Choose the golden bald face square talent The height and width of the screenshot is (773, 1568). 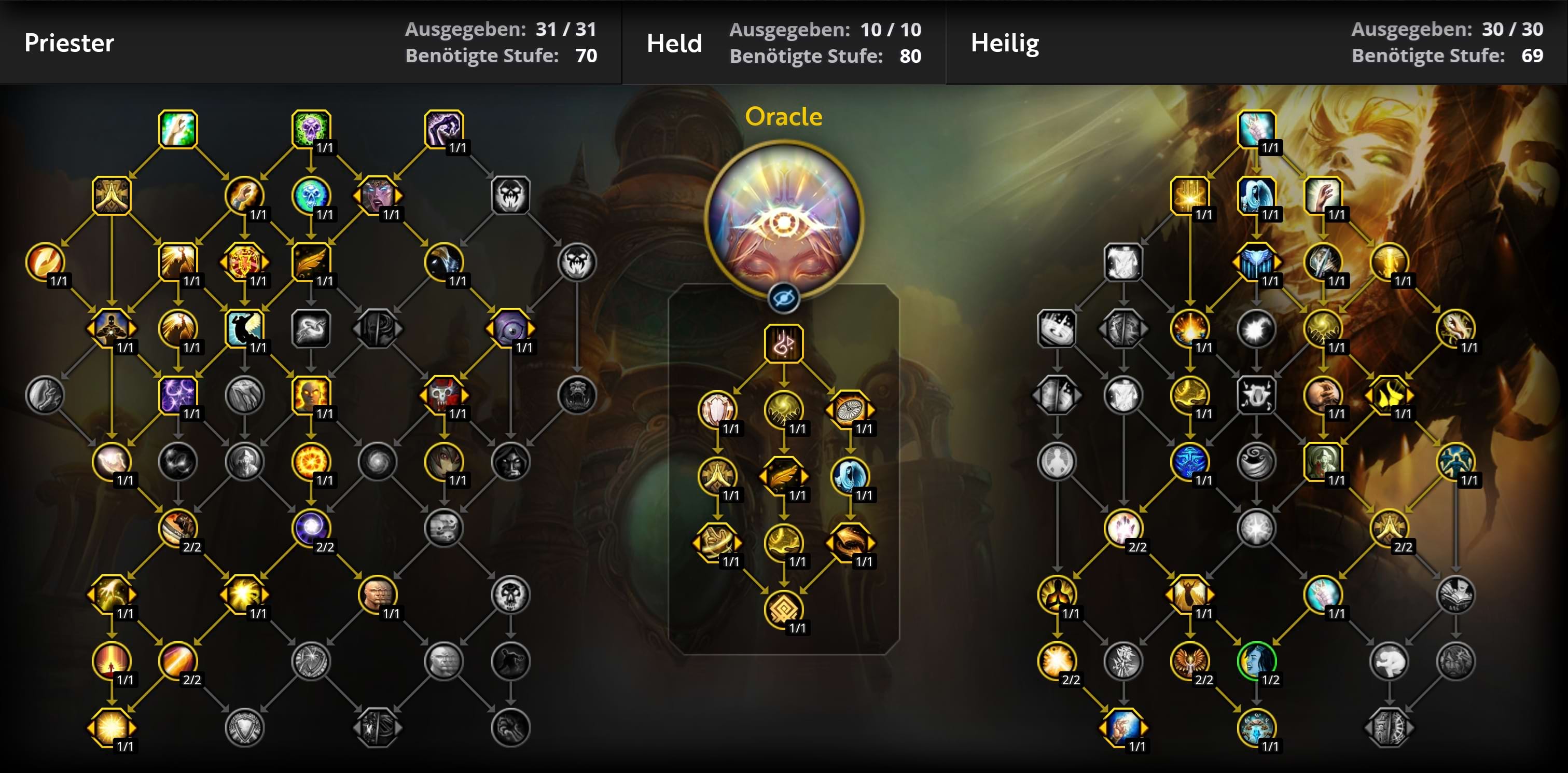(311, 395)
